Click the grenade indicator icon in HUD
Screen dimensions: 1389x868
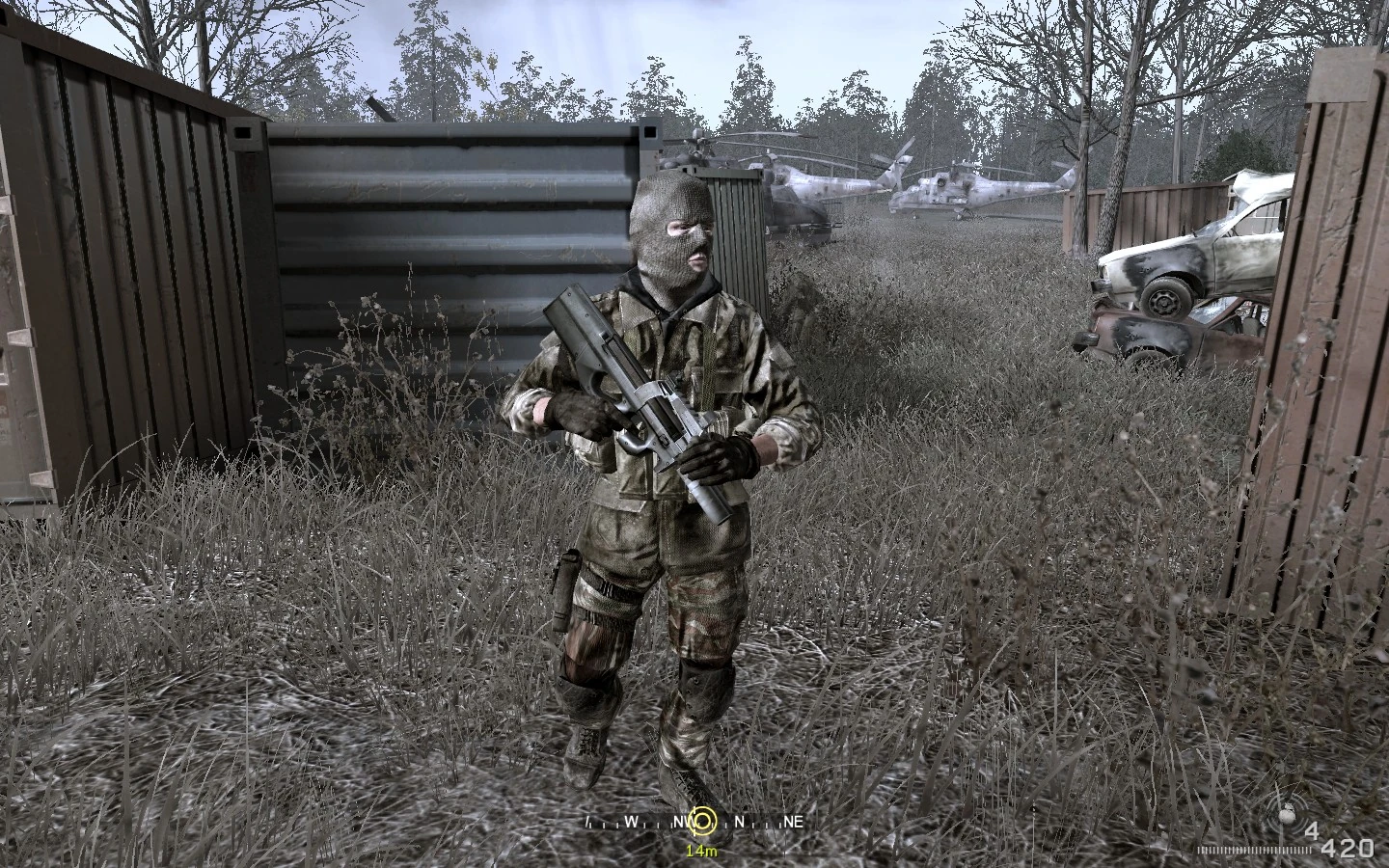[1287, 815]
